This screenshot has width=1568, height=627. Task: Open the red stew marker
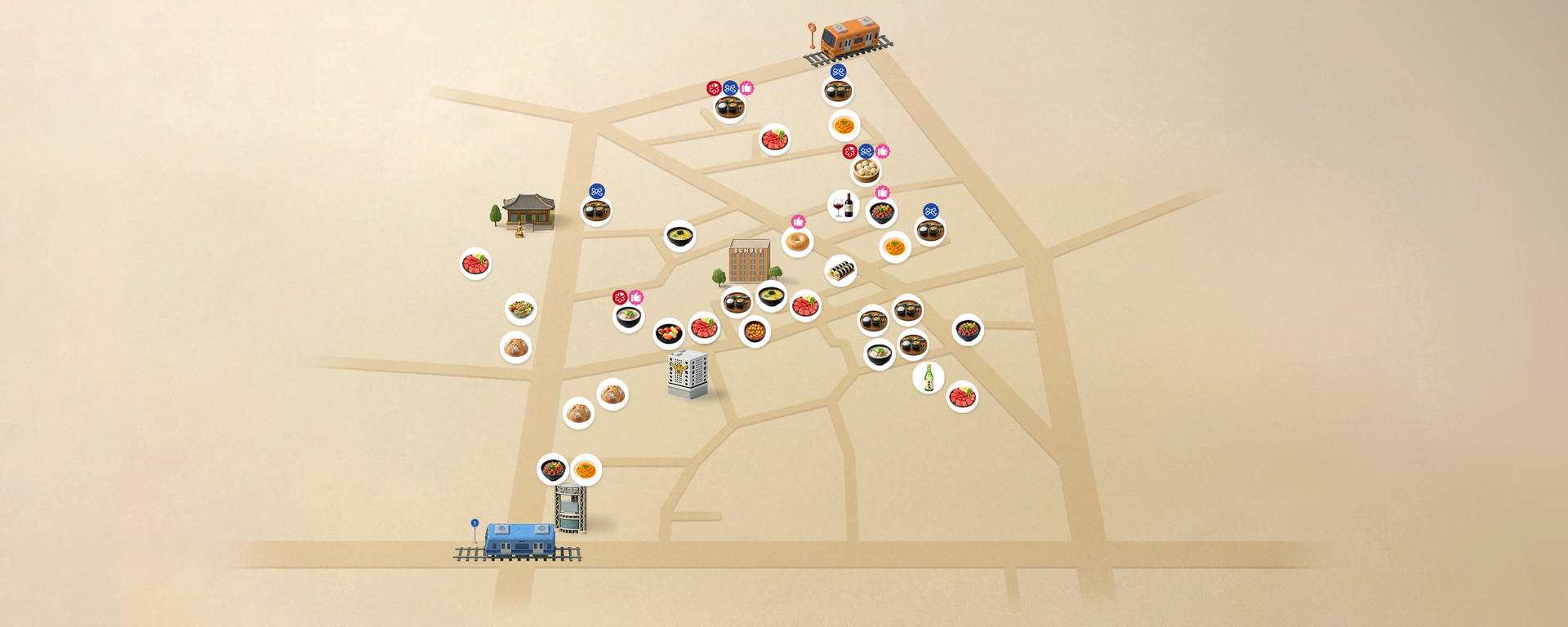[x=755, y=331]
